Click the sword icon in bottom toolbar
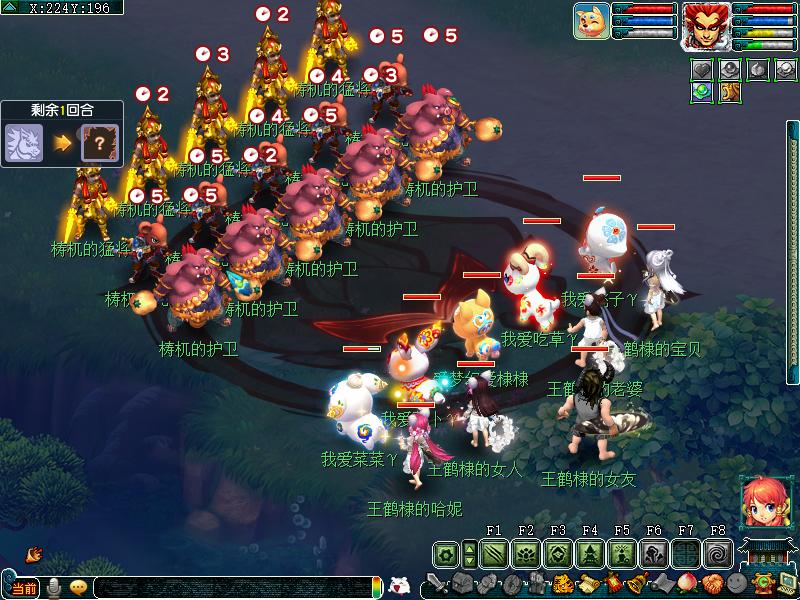Screen dimensions: 800x600 (437, 583)
